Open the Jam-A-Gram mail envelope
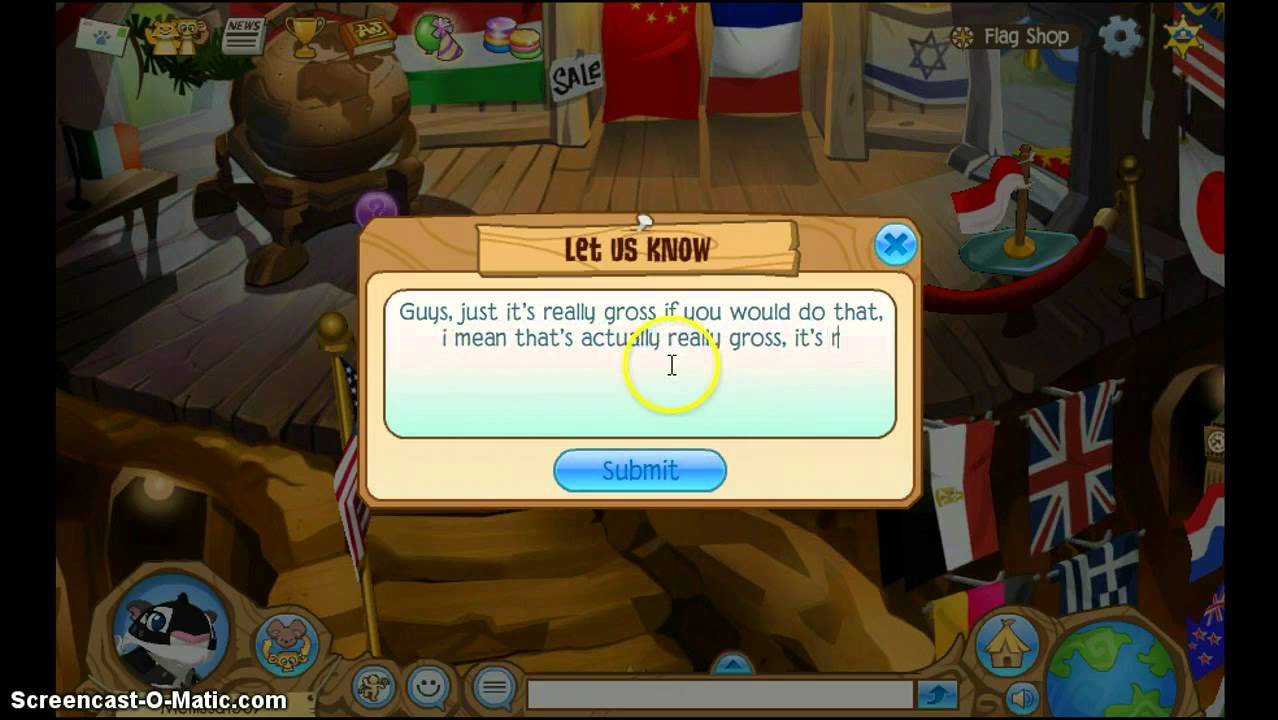The height and width of the screenshot is (720, 1278). tap(102, 38)
